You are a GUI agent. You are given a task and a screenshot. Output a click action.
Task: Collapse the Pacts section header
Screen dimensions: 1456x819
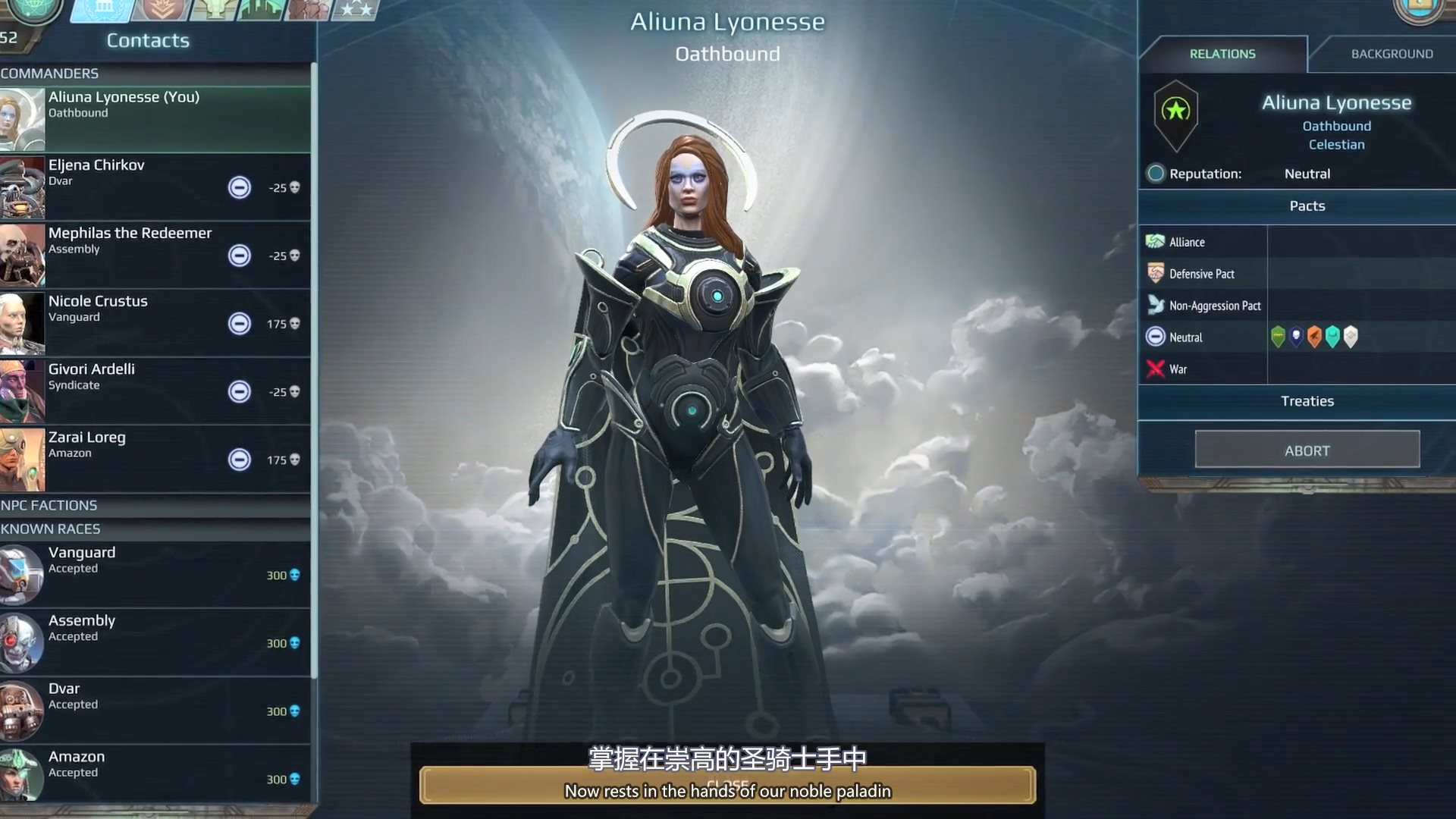(x=1307, y=206)
